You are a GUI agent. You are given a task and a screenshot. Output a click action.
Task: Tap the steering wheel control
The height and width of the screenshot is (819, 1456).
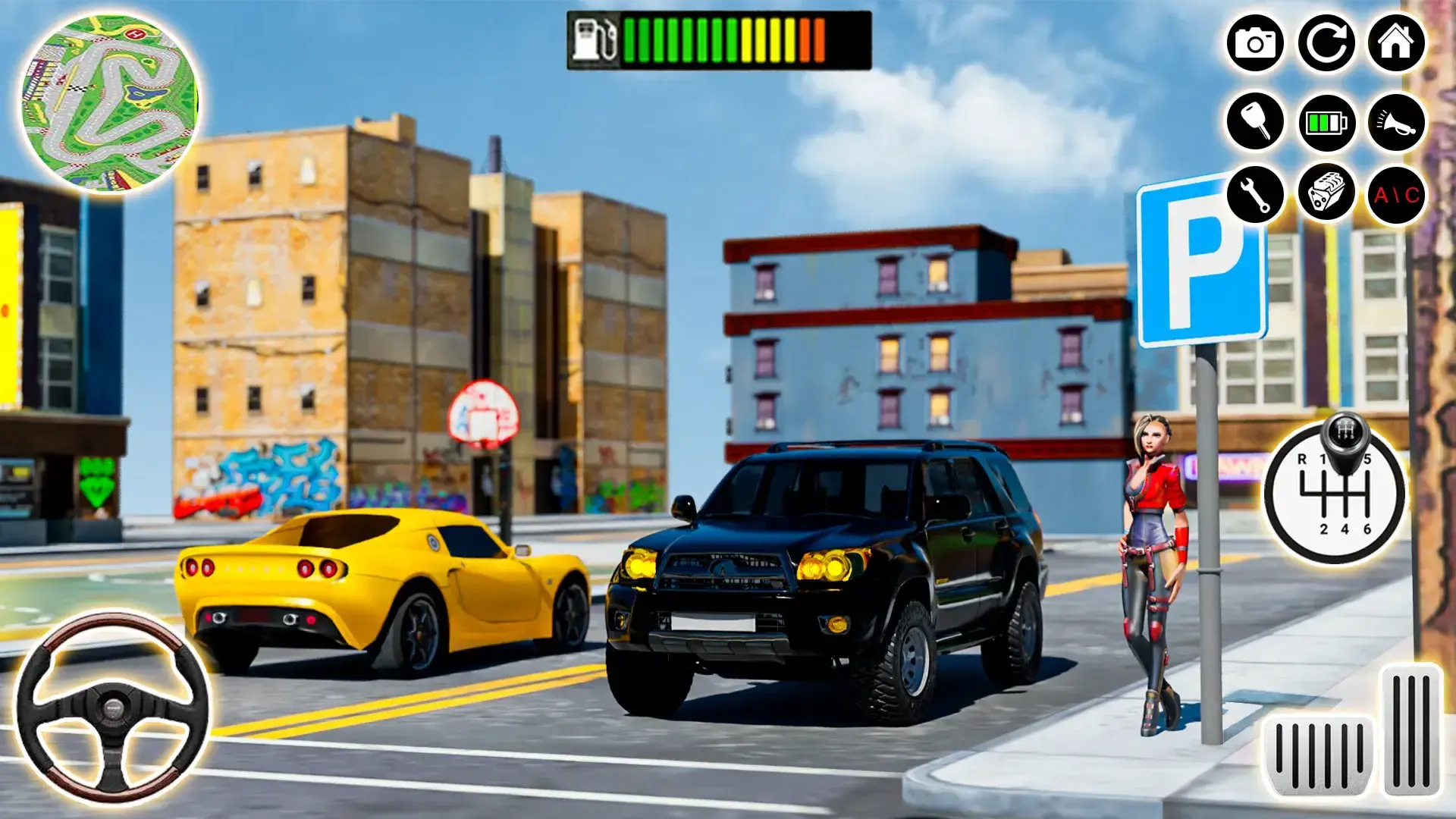click(111, 709)
